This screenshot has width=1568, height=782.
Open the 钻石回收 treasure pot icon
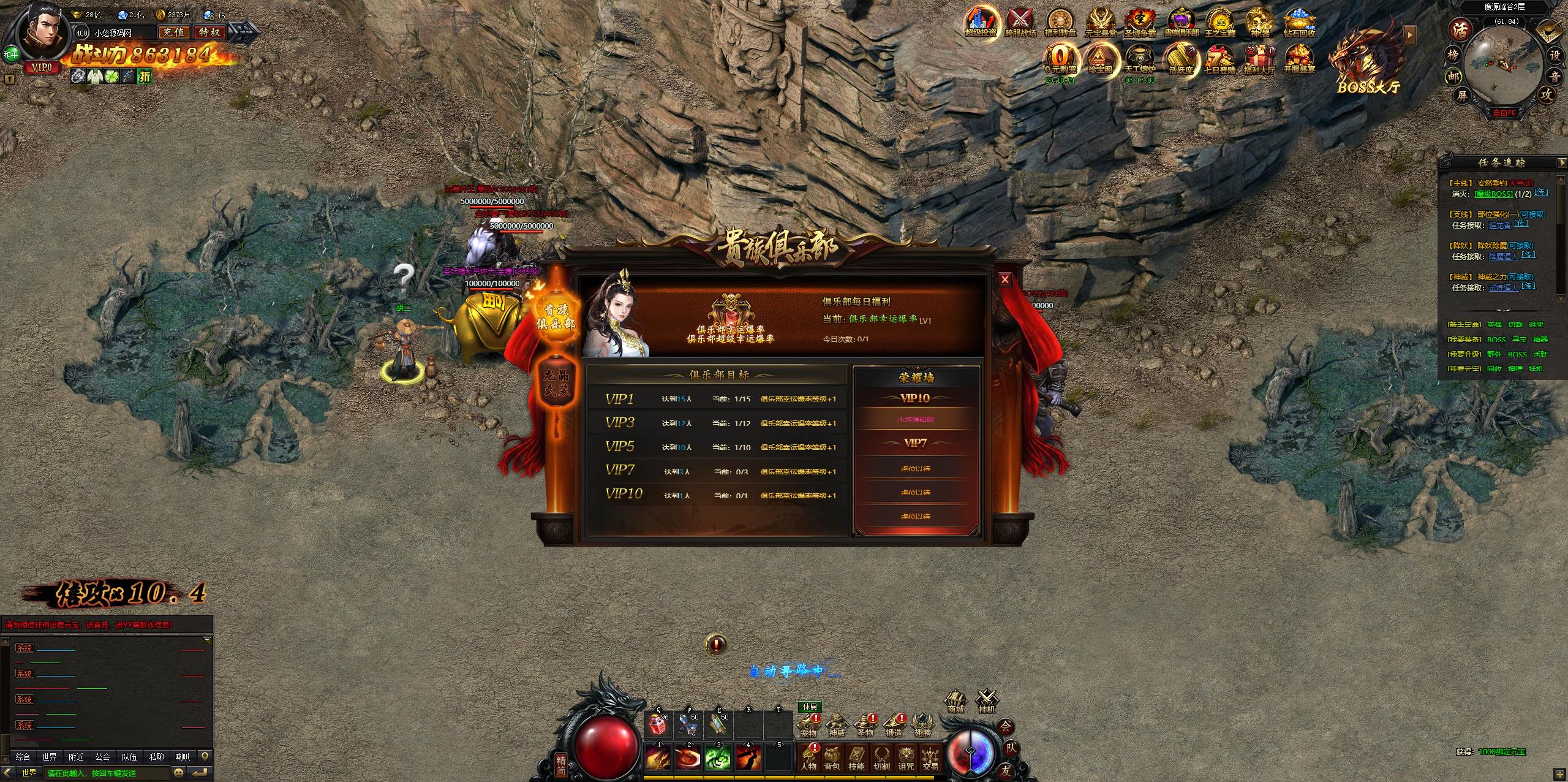[1299, 22]
